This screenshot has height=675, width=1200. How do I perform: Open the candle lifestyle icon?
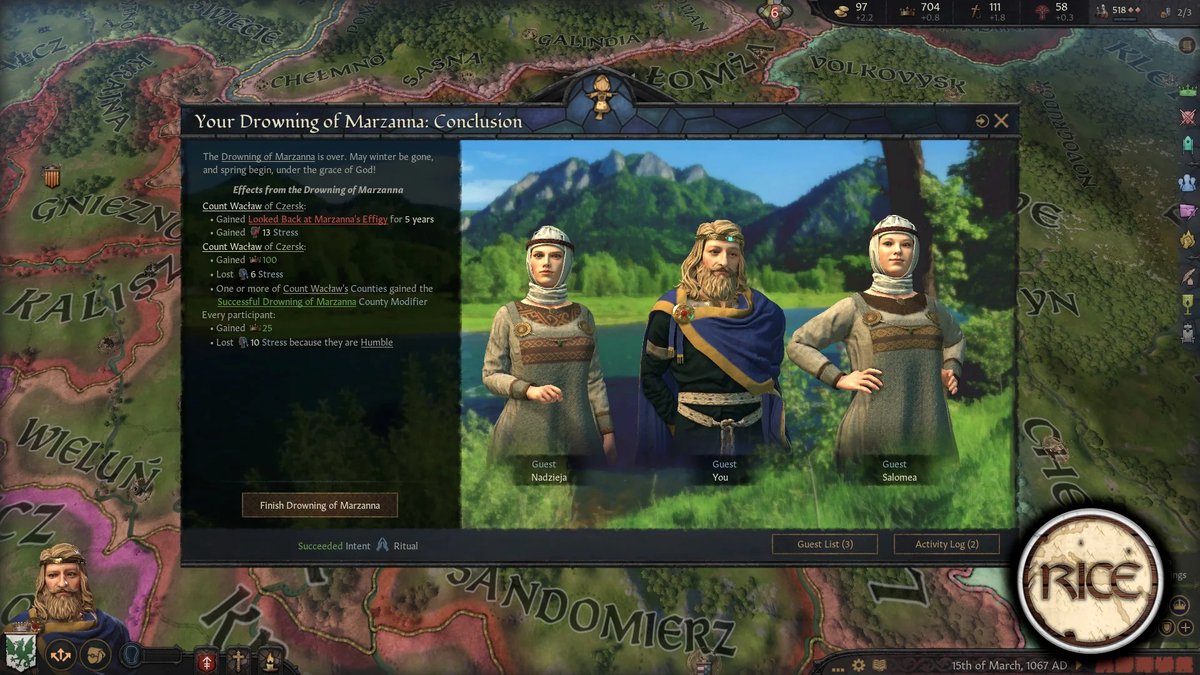click(x=269, y=660)
